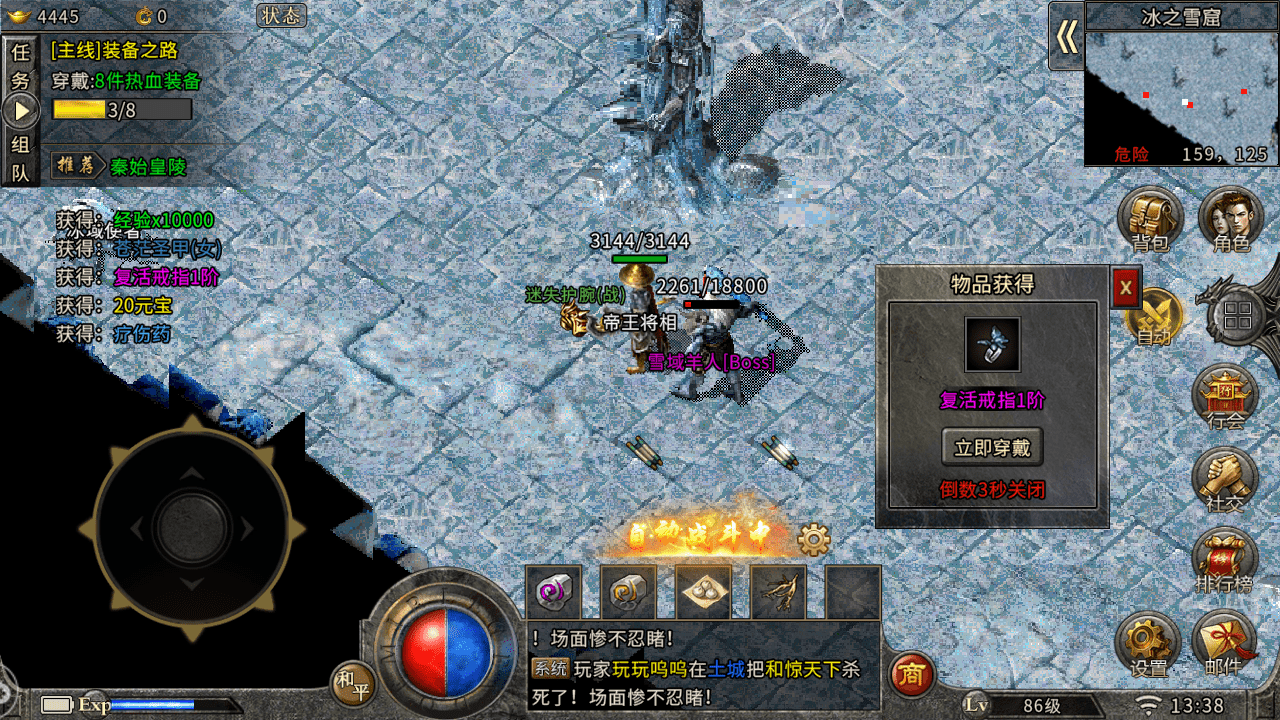Open the 社交 social menu
The width and height of the screenshot is (1280, 720).
click(1226, 481)
